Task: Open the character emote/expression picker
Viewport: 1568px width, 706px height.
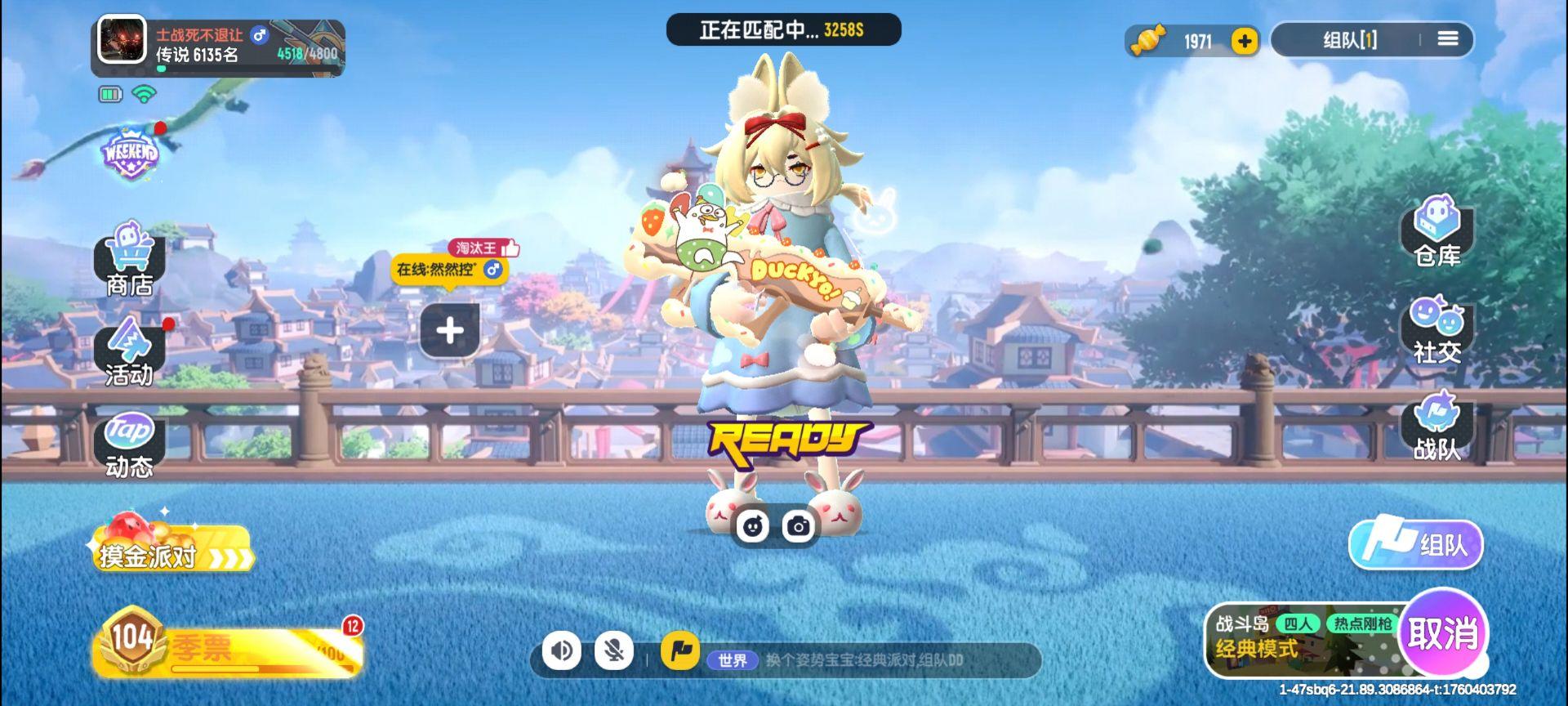Action: [x=754, y=527]
